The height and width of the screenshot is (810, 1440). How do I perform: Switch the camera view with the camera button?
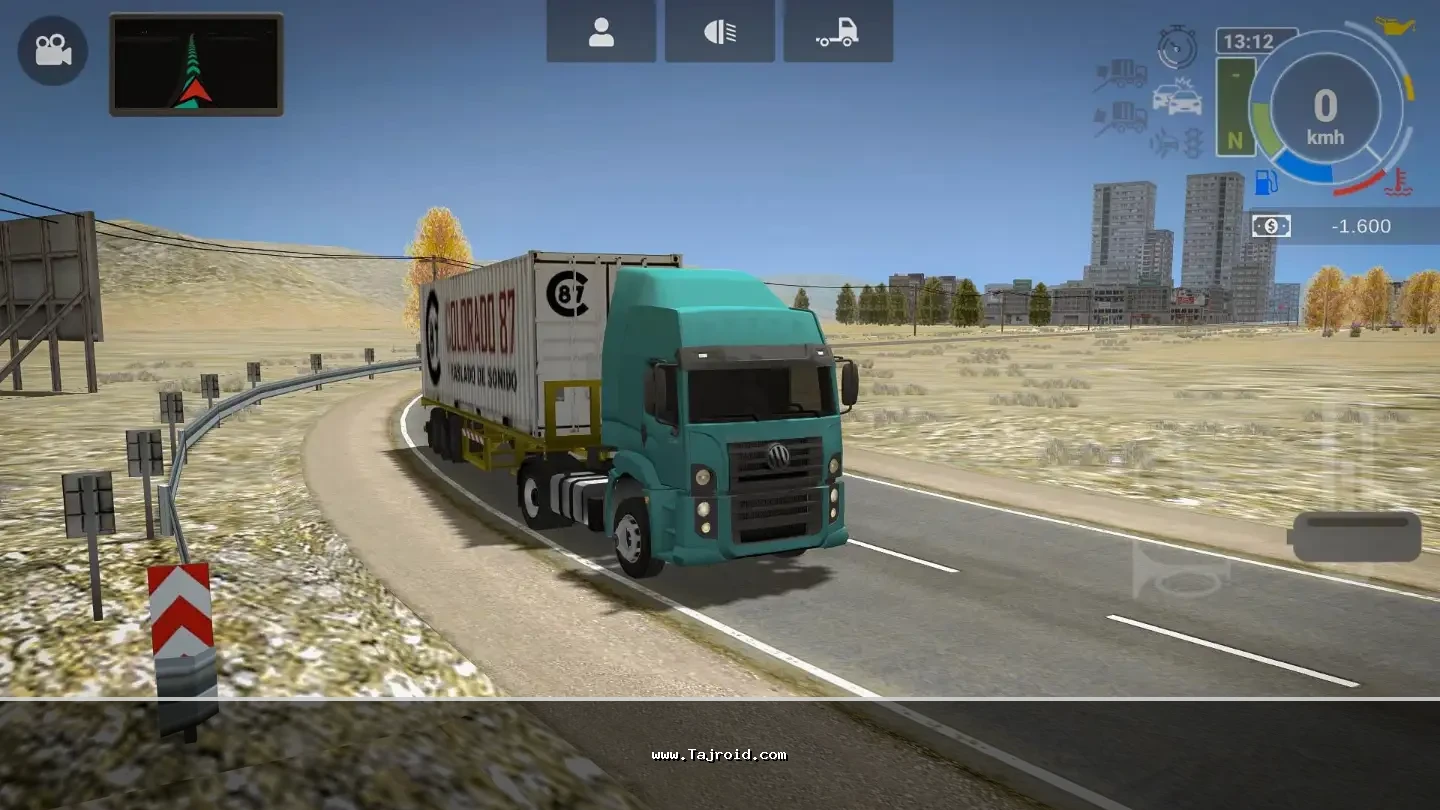[52, 50]
